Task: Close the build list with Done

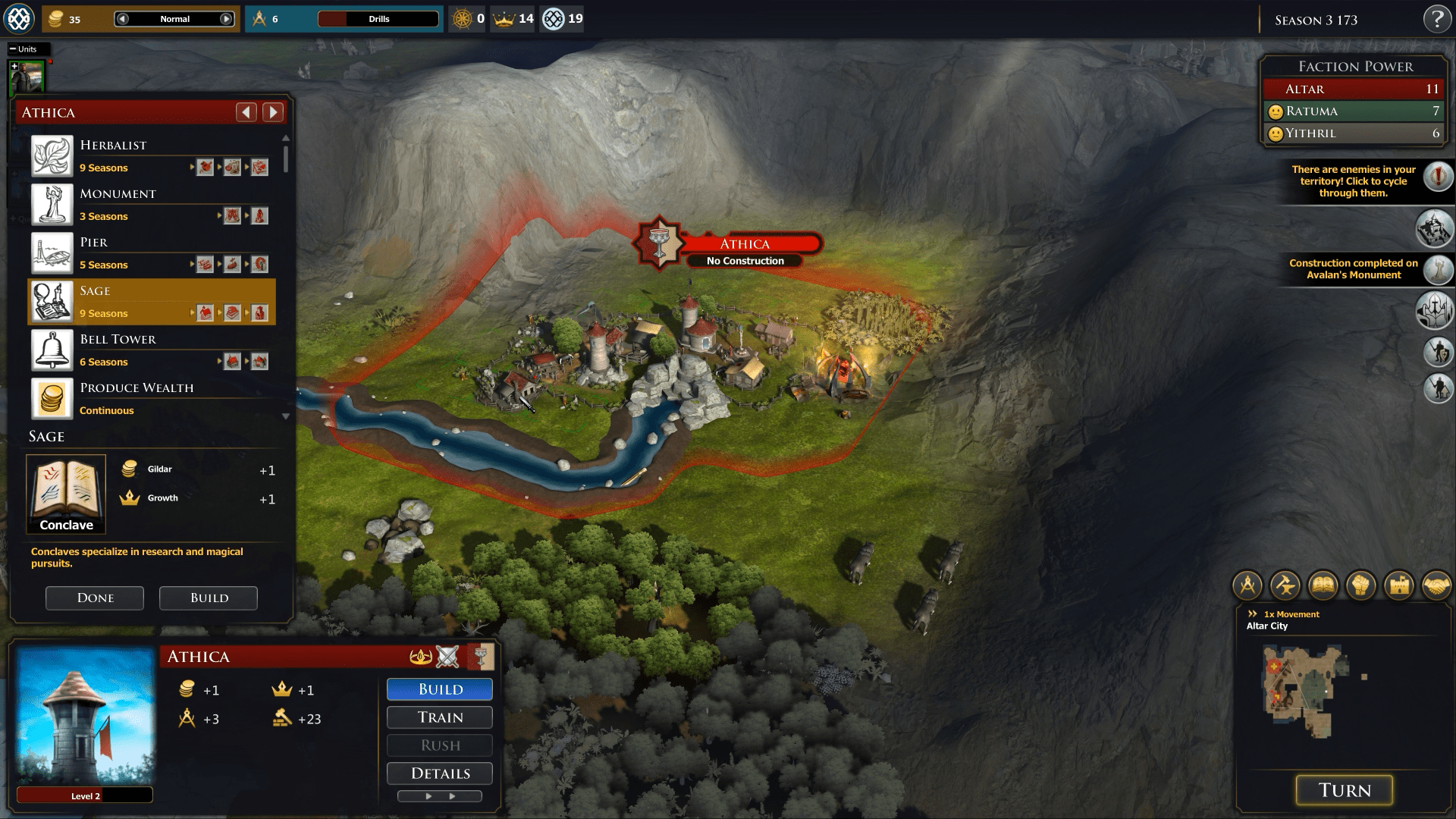Action: [95, 598]
